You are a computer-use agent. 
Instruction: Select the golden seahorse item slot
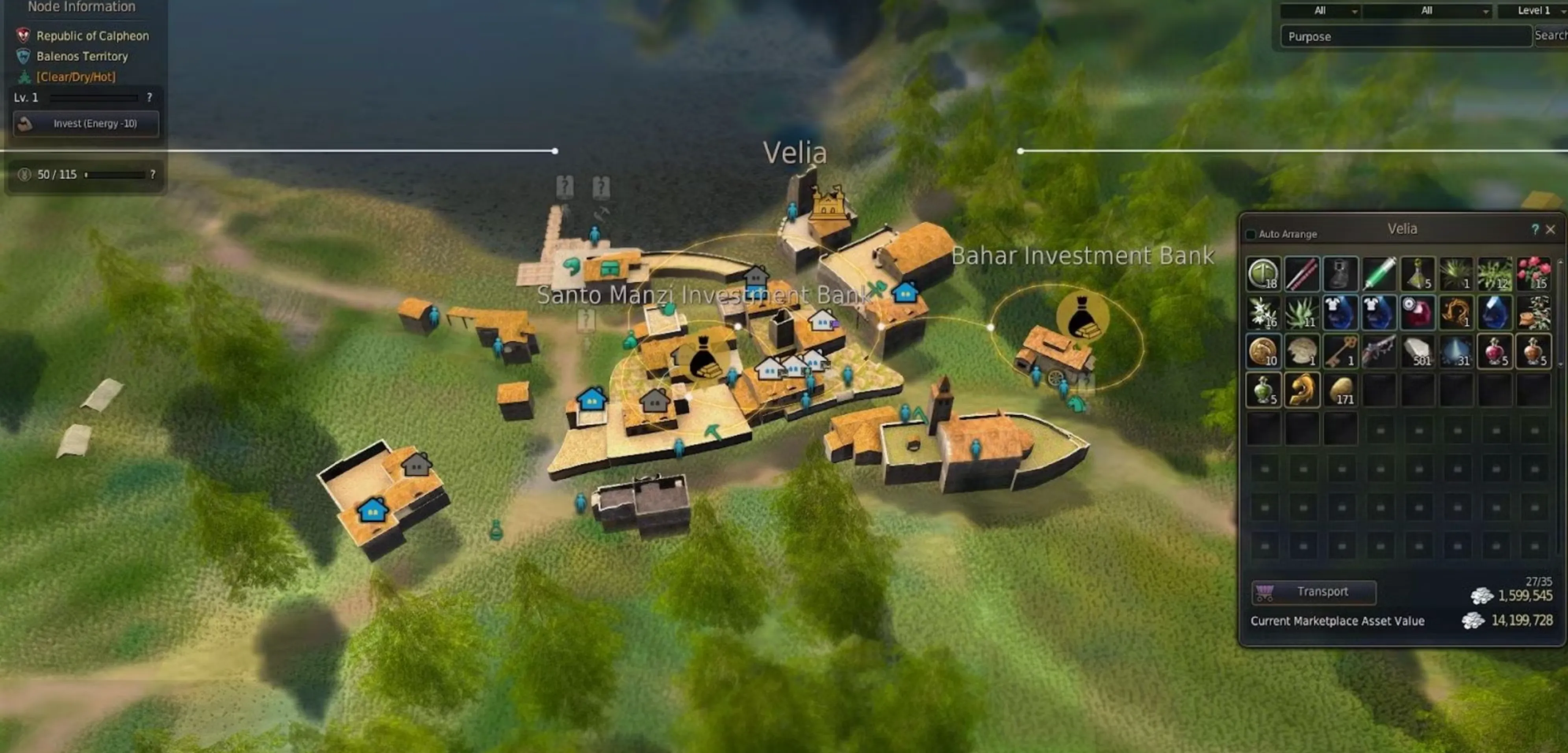pyautogui.click(x=1302, y=390)
